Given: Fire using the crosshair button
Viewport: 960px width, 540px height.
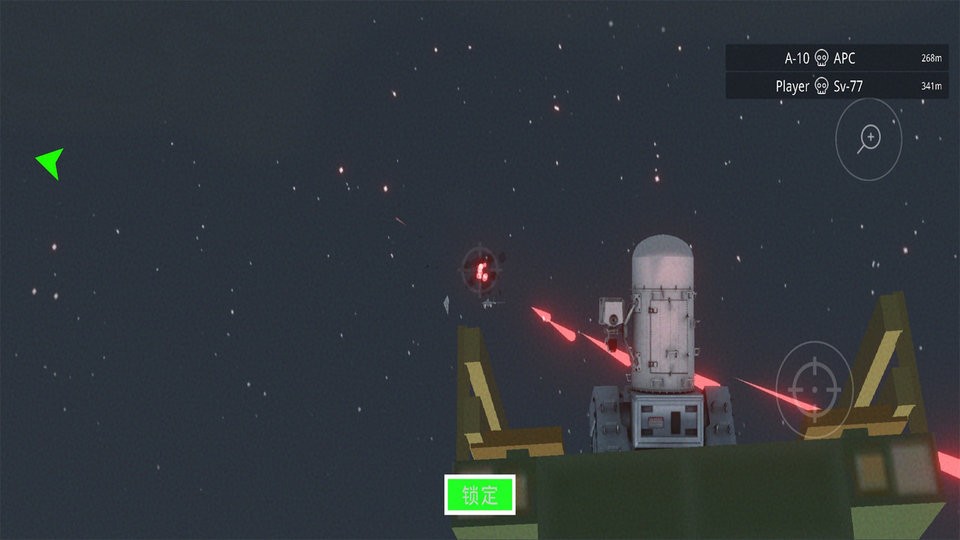Looking at the screenshot, I should point(814,386).
